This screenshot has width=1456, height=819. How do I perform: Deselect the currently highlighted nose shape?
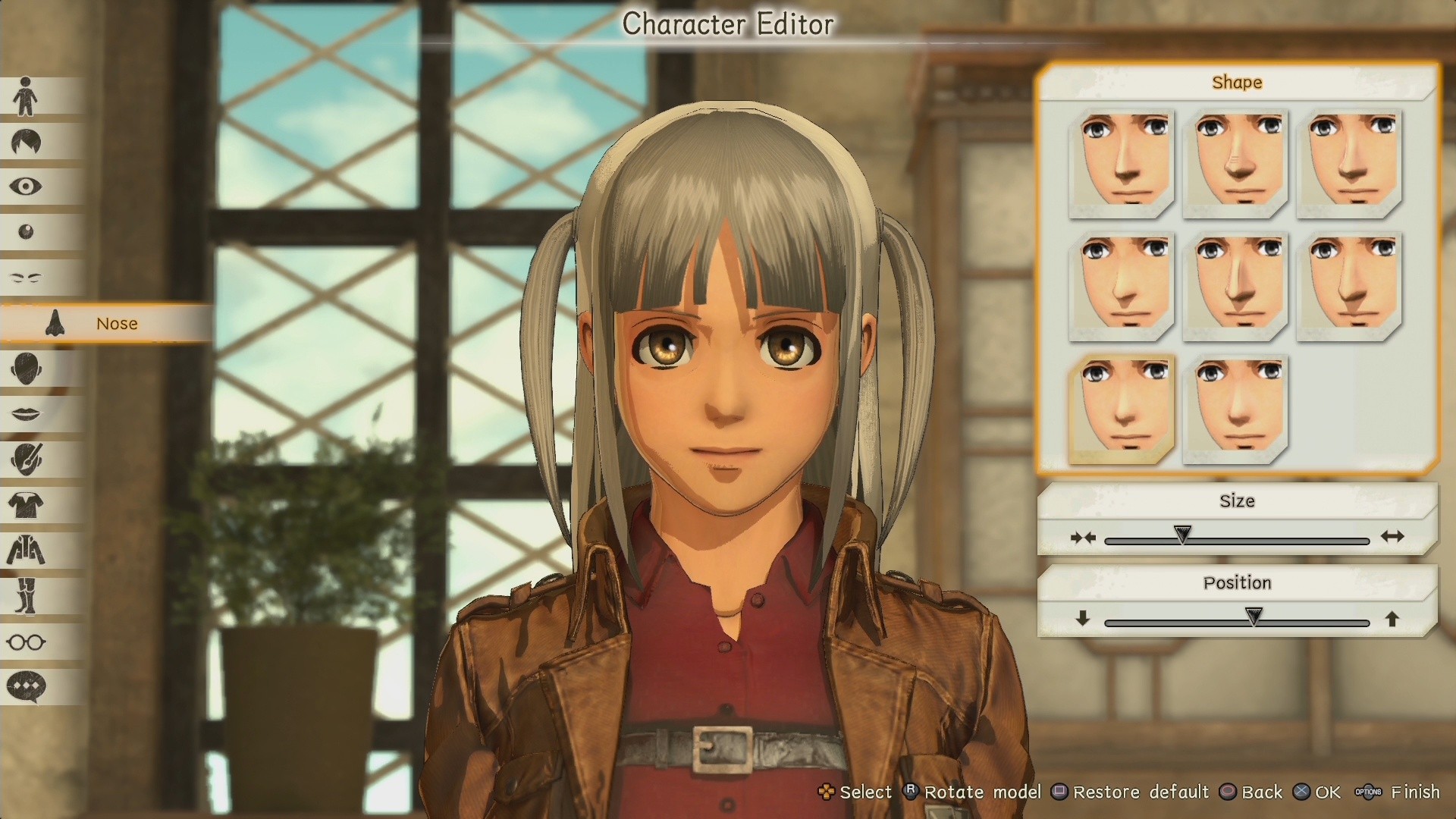[1122, 408]
